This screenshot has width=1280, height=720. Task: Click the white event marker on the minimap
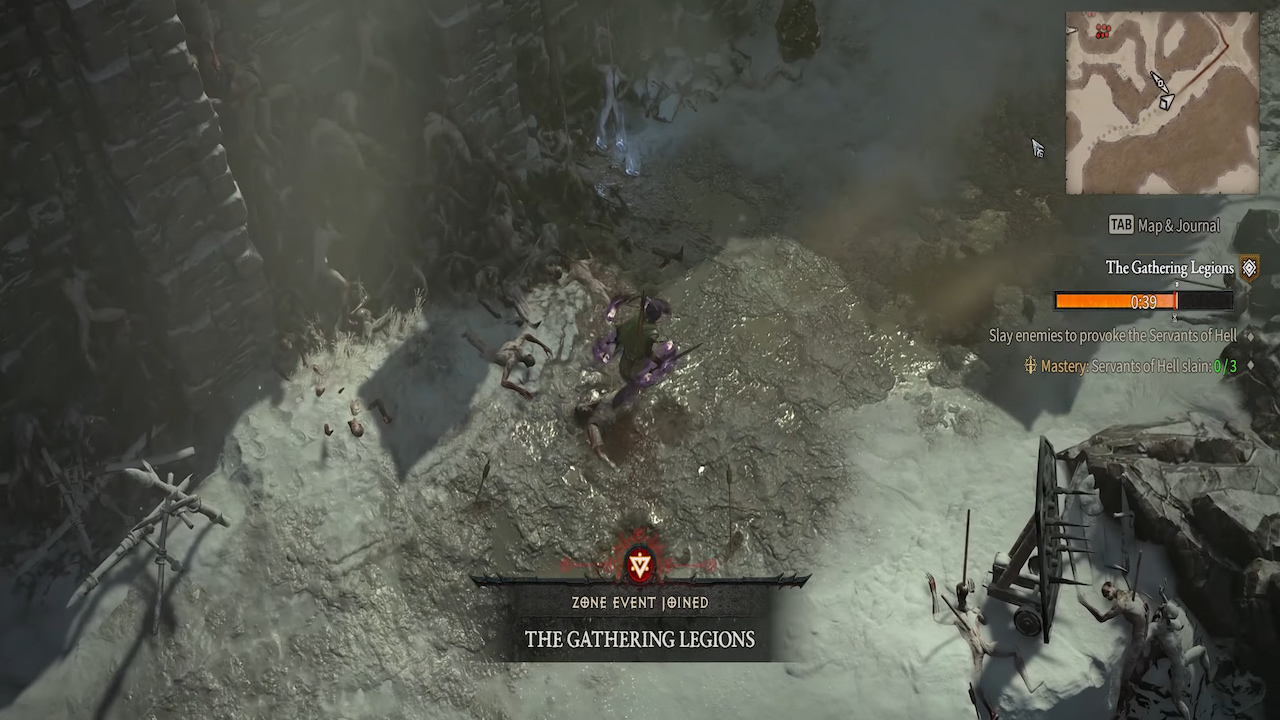[1166, 100]
